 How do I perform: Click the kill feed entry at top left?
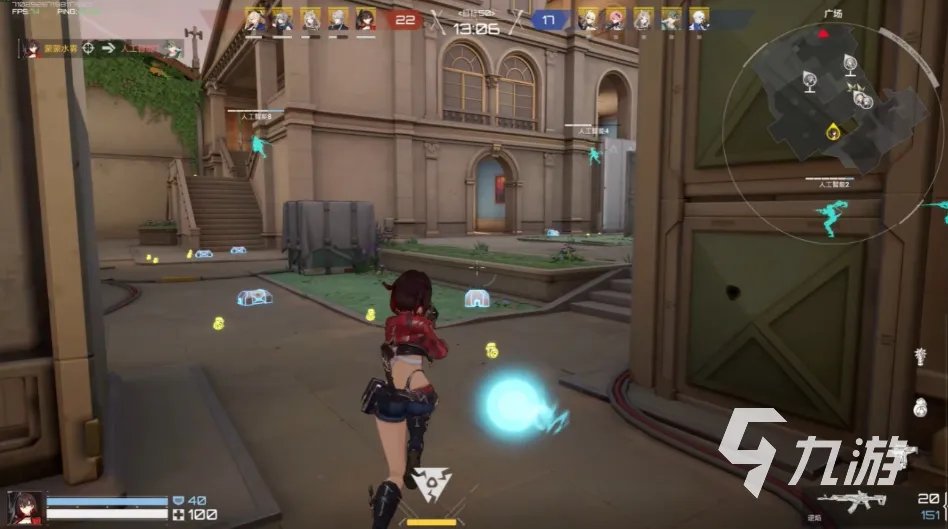pos(102,47)
